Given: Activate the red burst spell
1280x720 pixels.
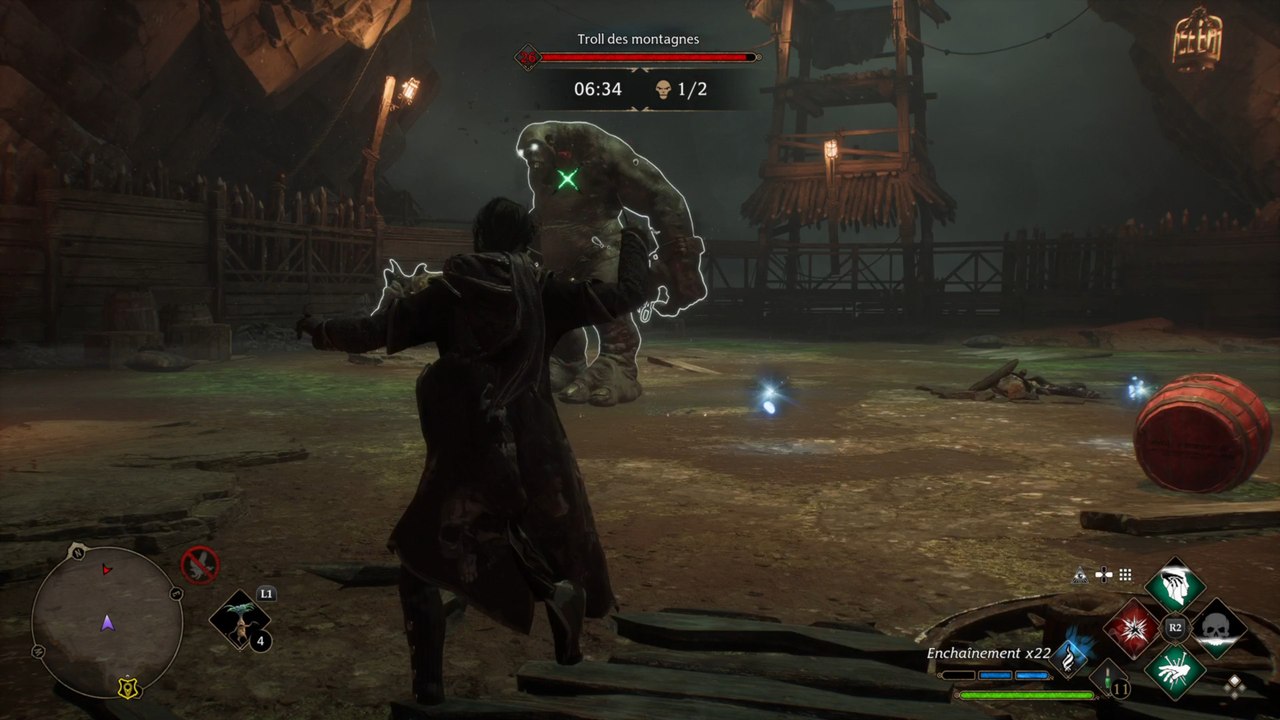Looking at the screenshot, I should [1132, 629].
